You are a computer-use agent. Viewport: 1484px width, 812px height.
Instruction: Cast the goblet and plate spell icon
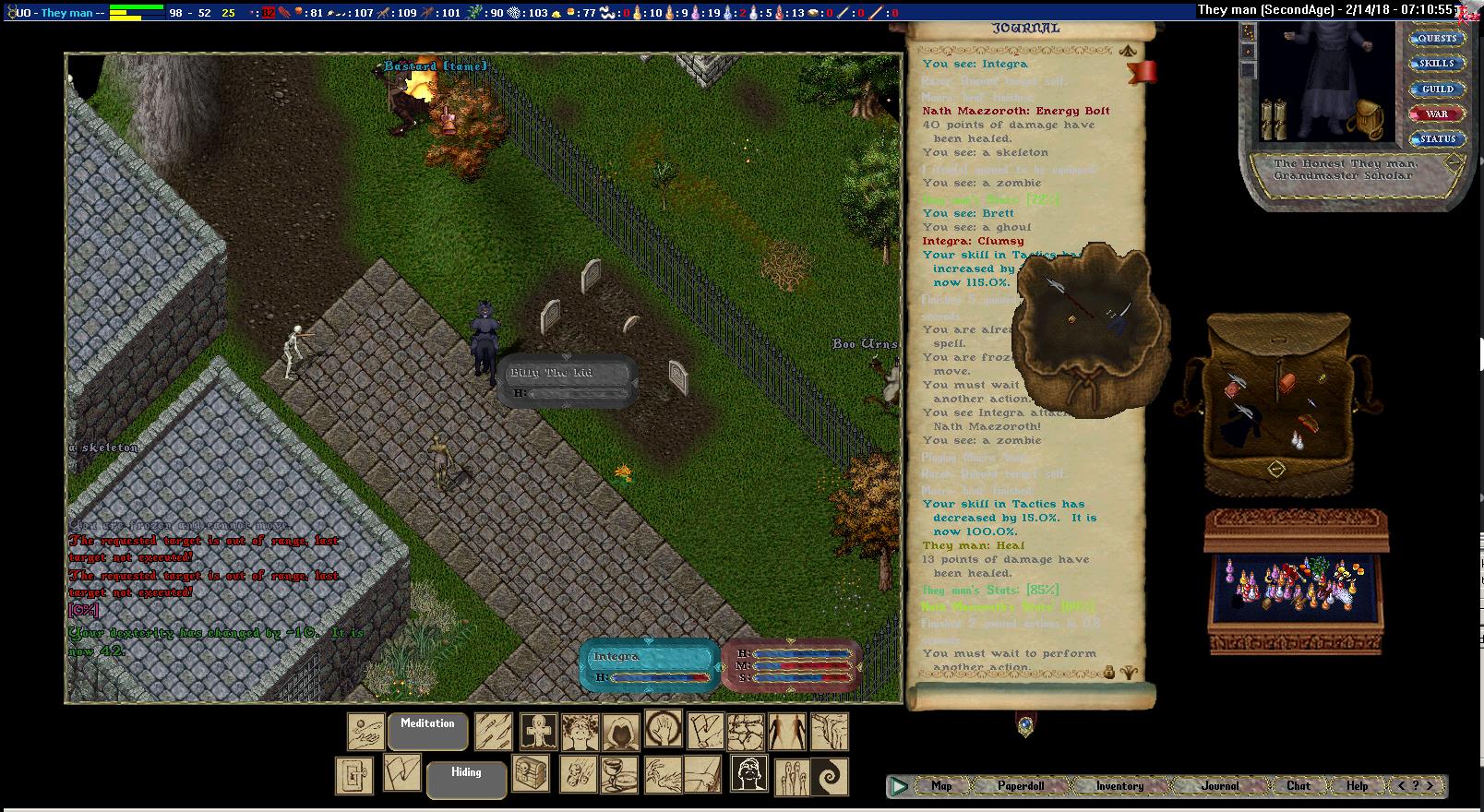click(x=619, y=775)
